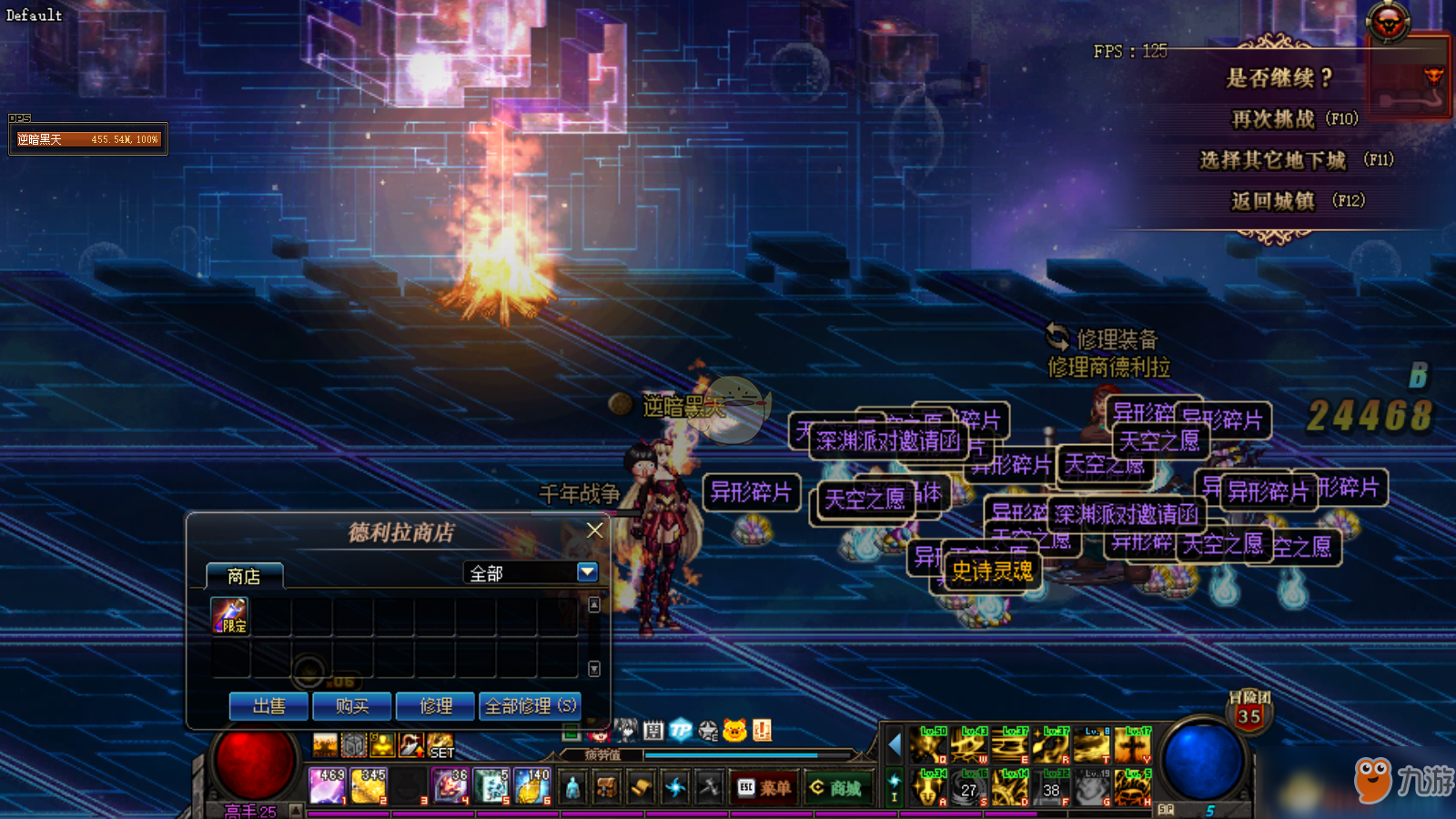Activate the cross skill on Y
Viewport: 1456px width, 819px height.
[1133, 745]
